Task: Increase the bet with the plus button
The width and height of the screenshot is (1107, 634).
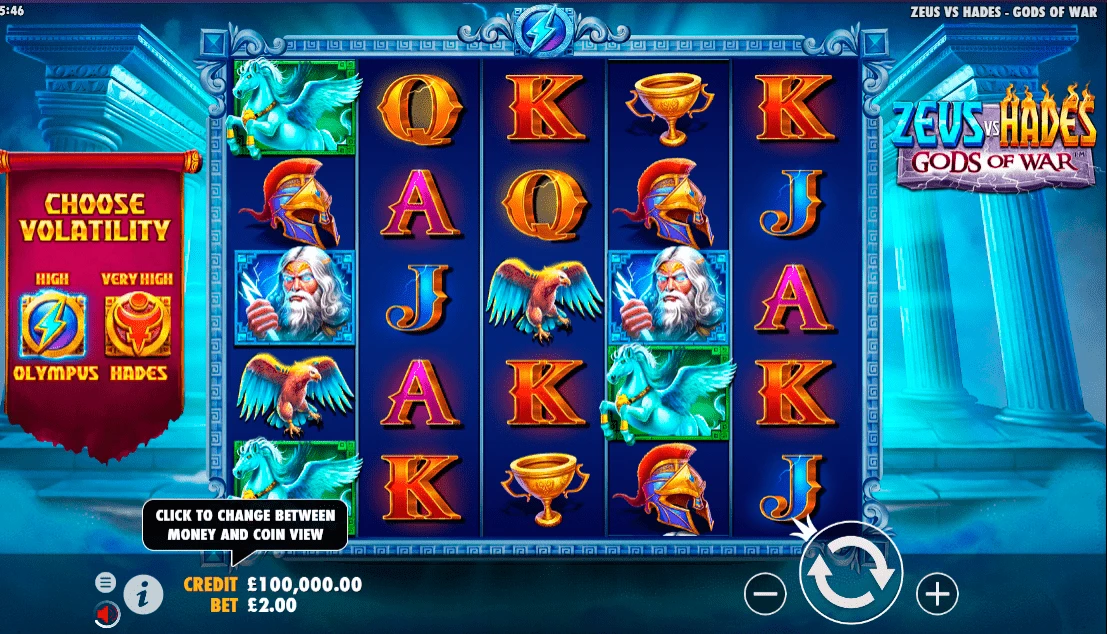Action: point(937,594)
